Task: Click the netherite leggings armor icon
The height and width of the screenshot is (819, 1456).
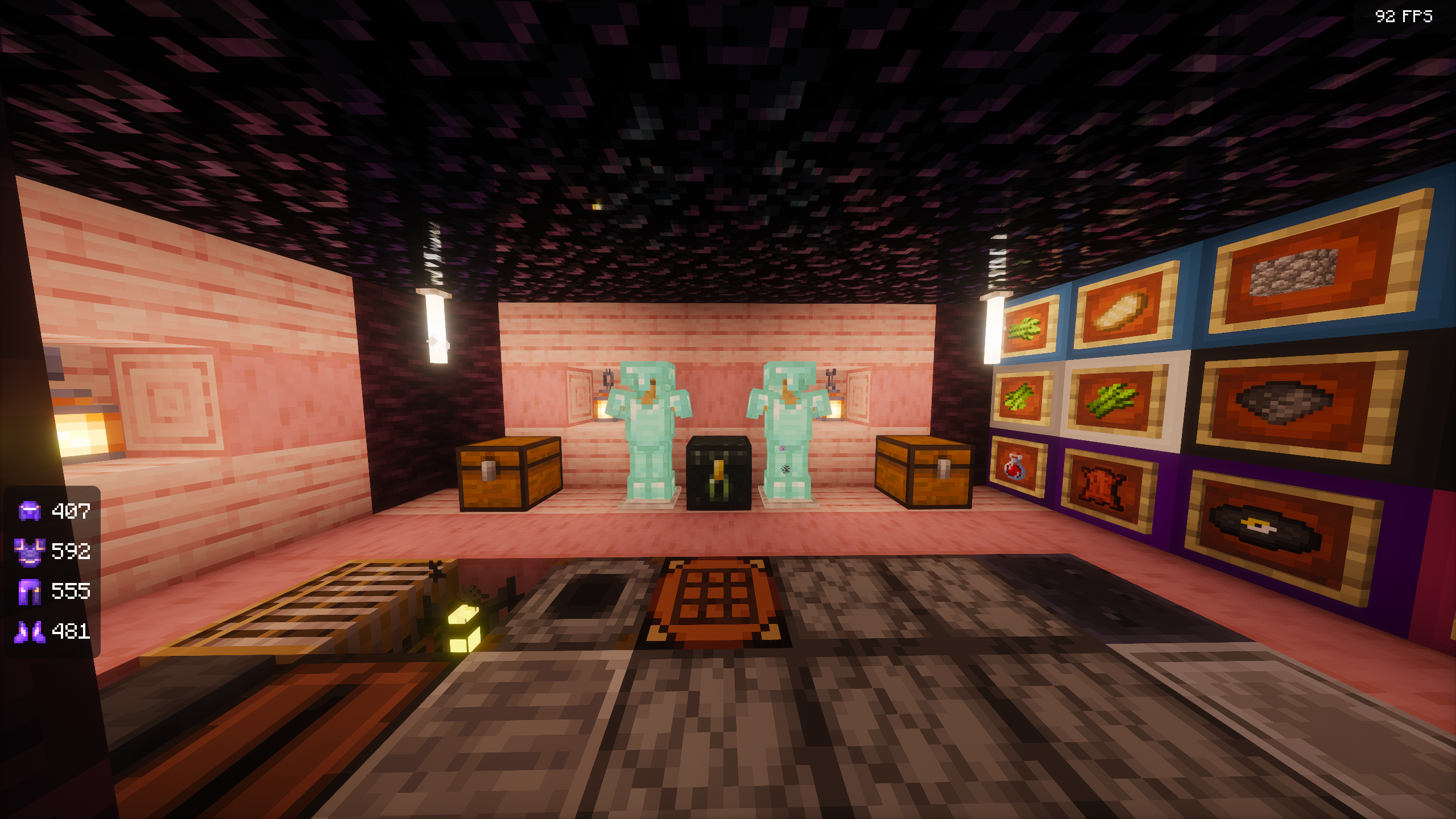Action: (x=30, y=591)
